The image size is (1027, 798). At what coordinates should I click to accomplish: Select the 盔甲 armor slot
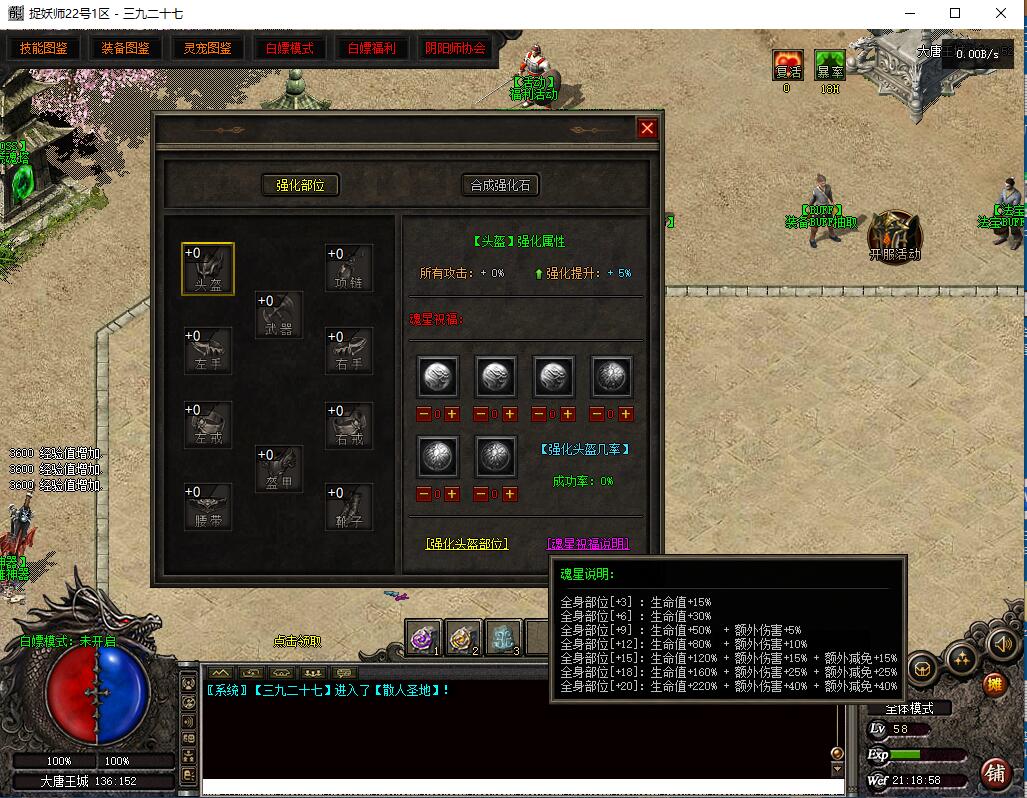279,469
